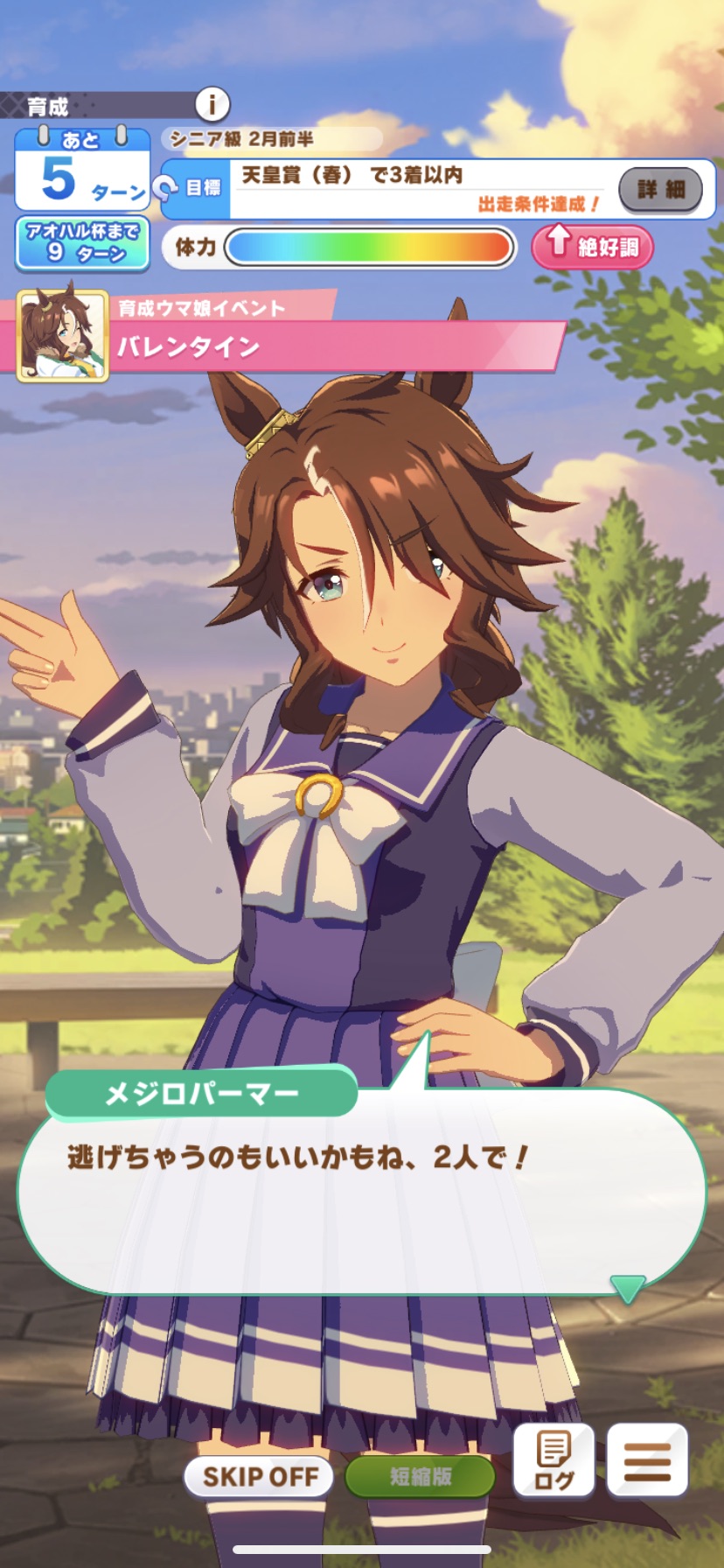This screenshot has height=1568, width=724.
Task: Advance dialogue with the green arrow
Action: (627, 1288)
